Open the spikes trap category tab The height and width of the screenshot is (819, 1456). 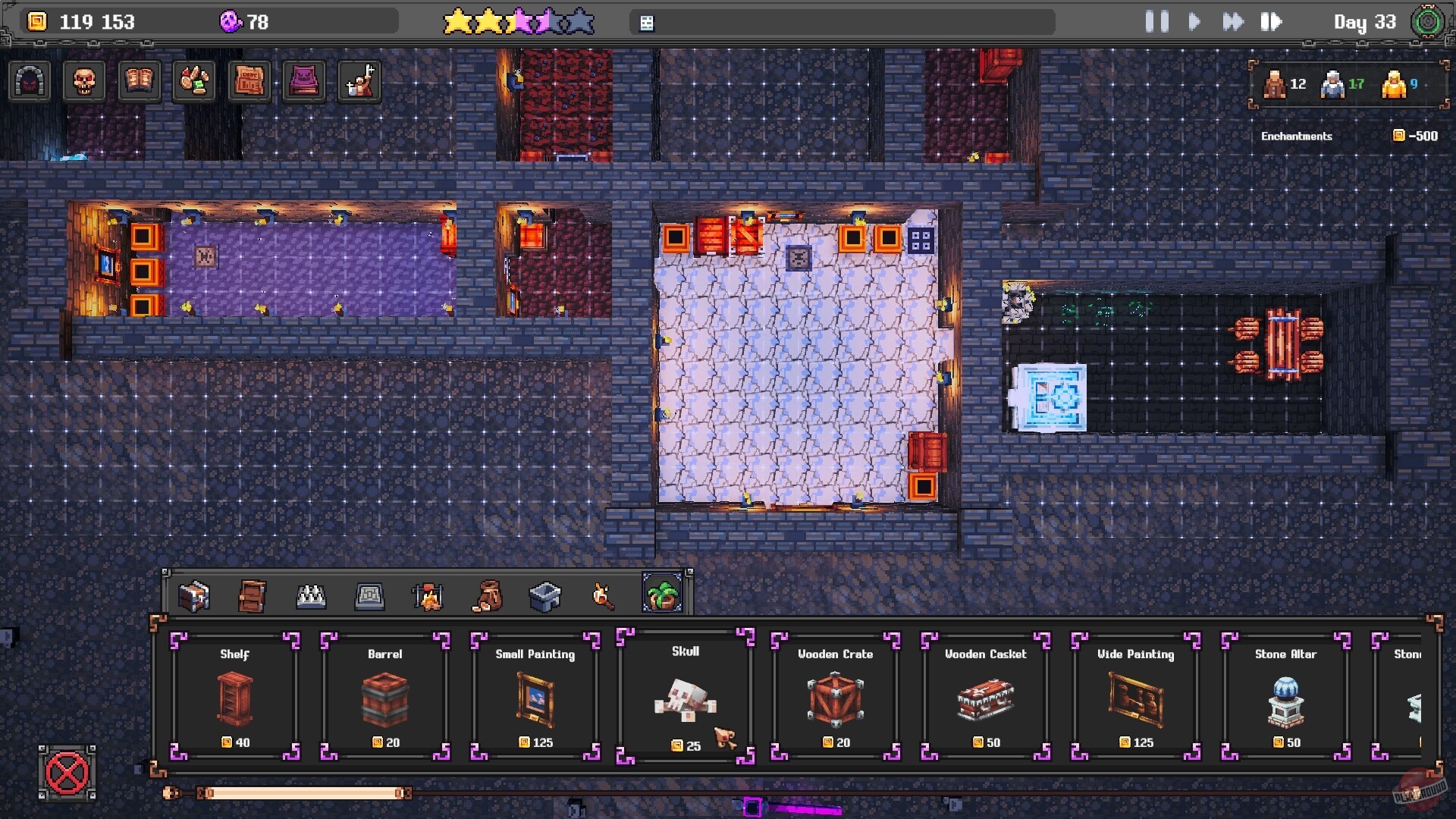point(312,596)
